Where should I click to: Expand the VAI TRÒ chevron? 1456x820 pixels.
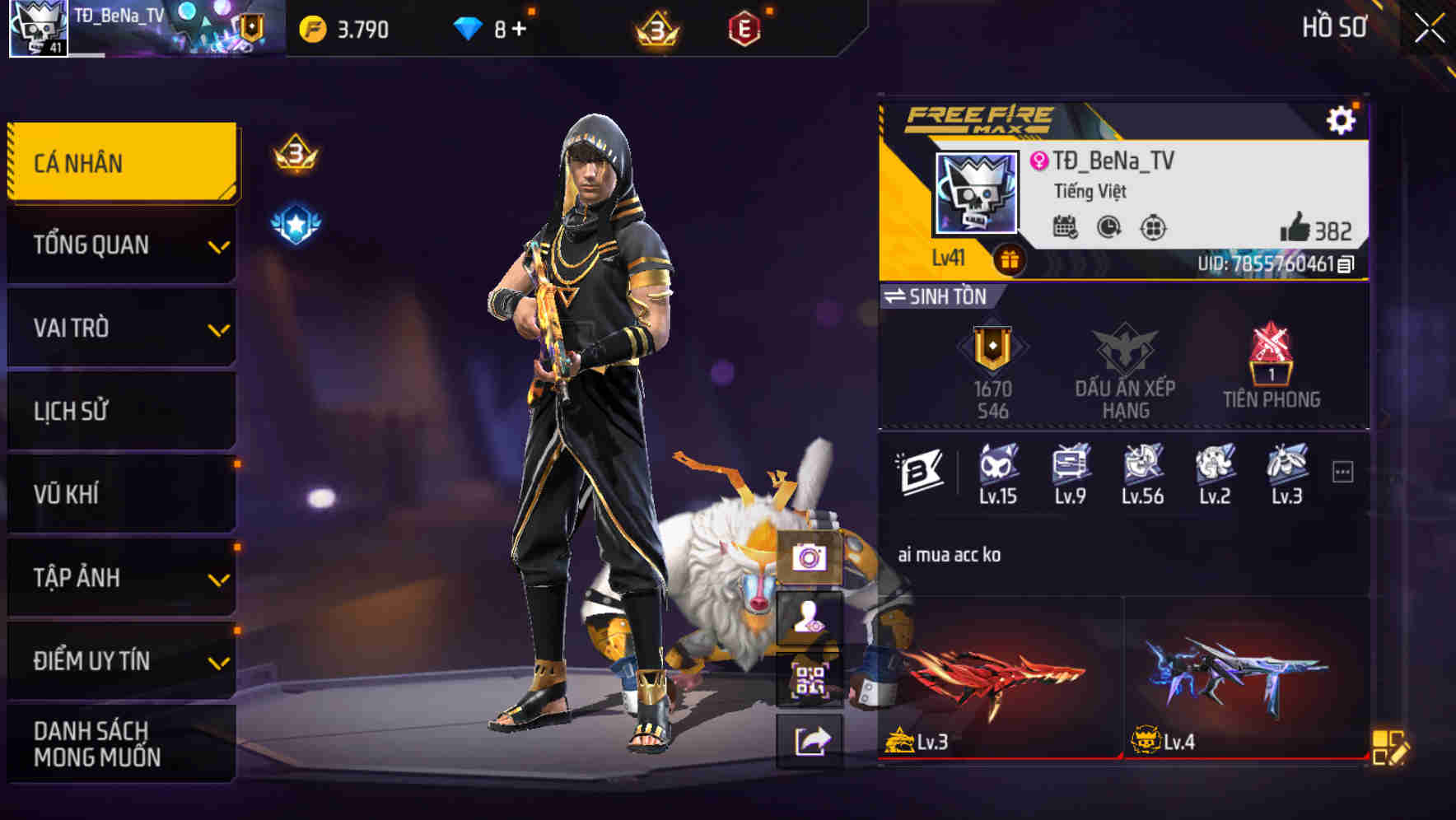click(217, 328)
